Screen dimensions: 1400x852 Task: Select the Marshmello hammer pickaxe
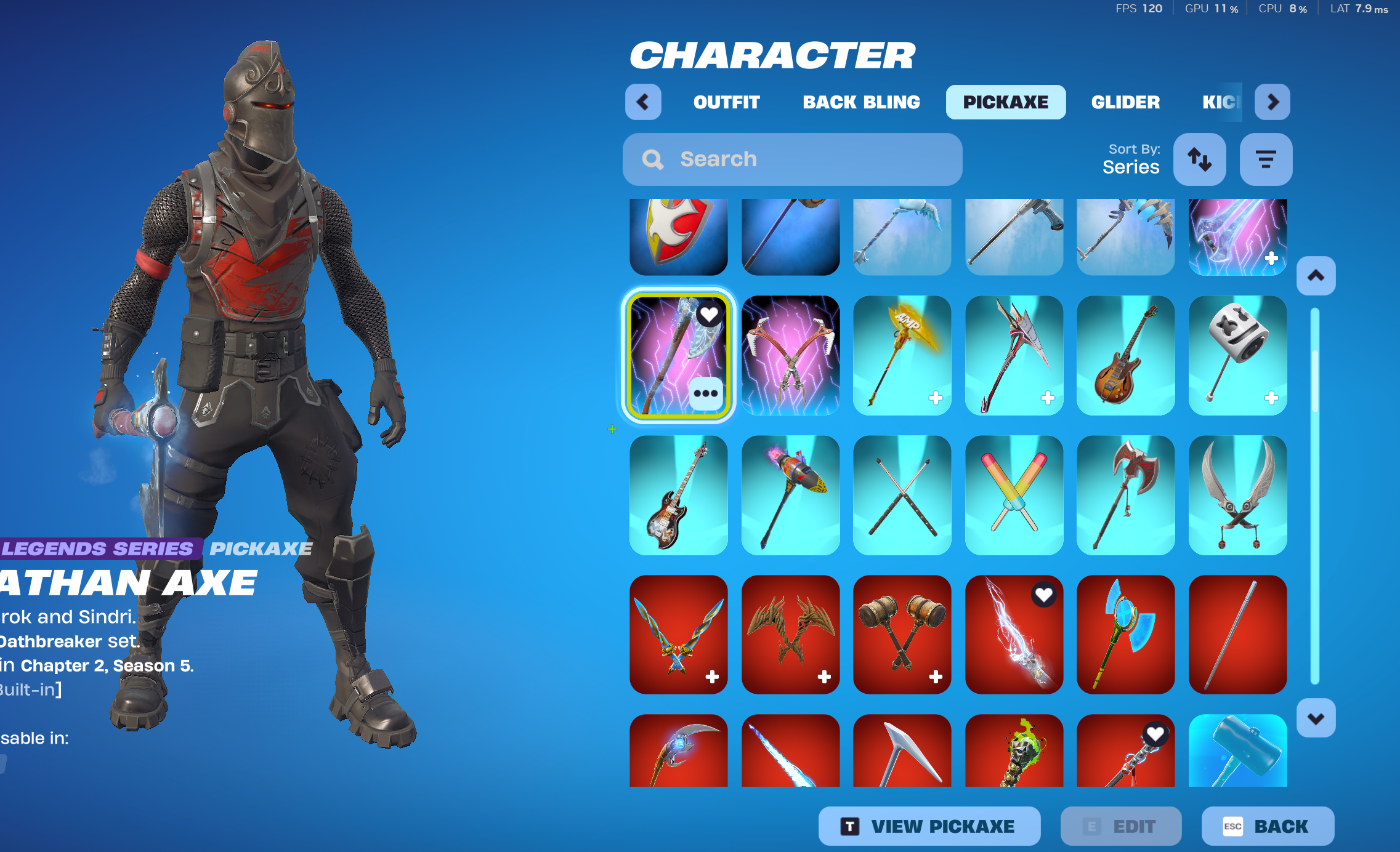[1237, 355]
